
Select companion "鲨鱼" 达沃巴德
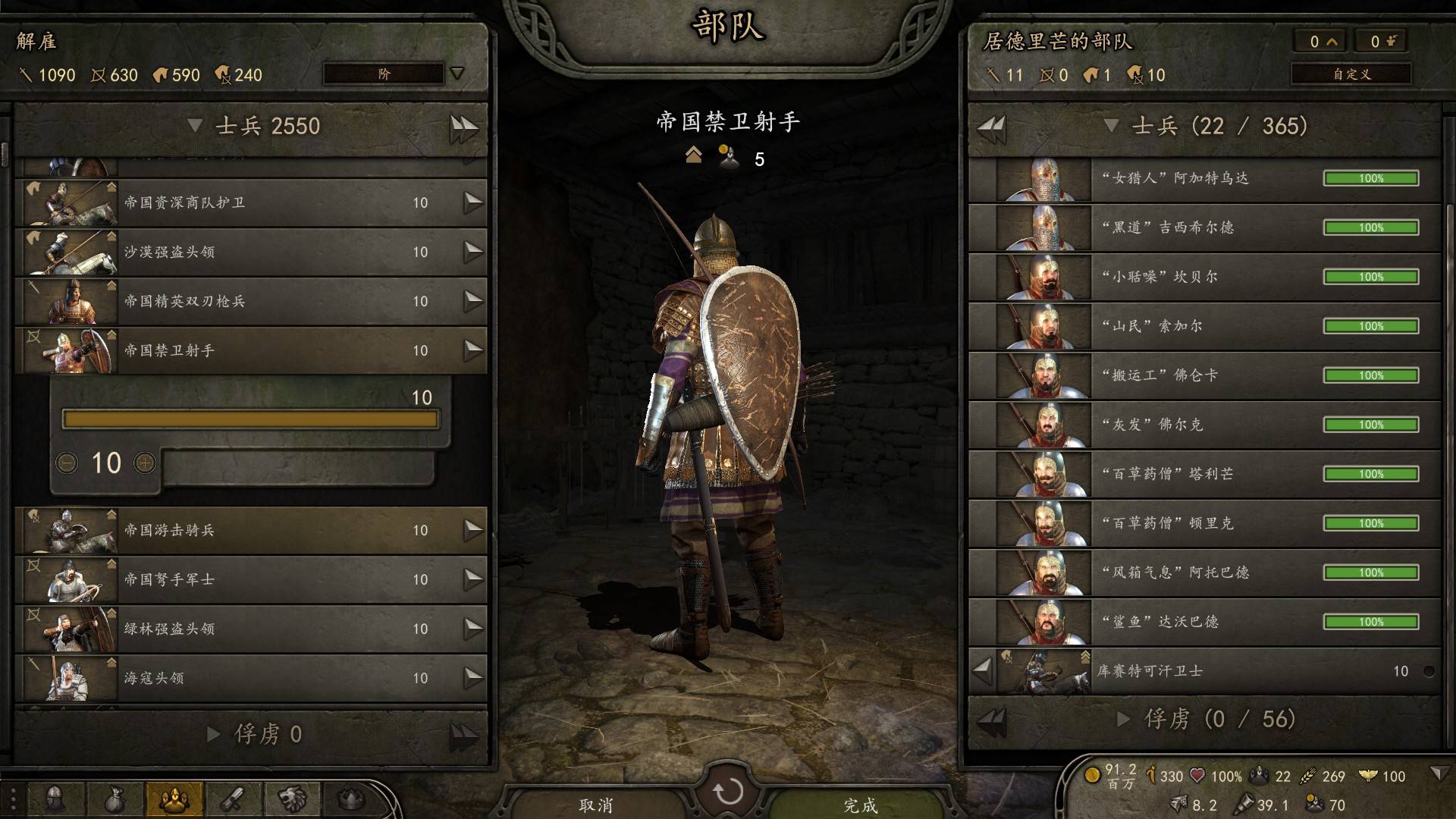point(1204,622)
